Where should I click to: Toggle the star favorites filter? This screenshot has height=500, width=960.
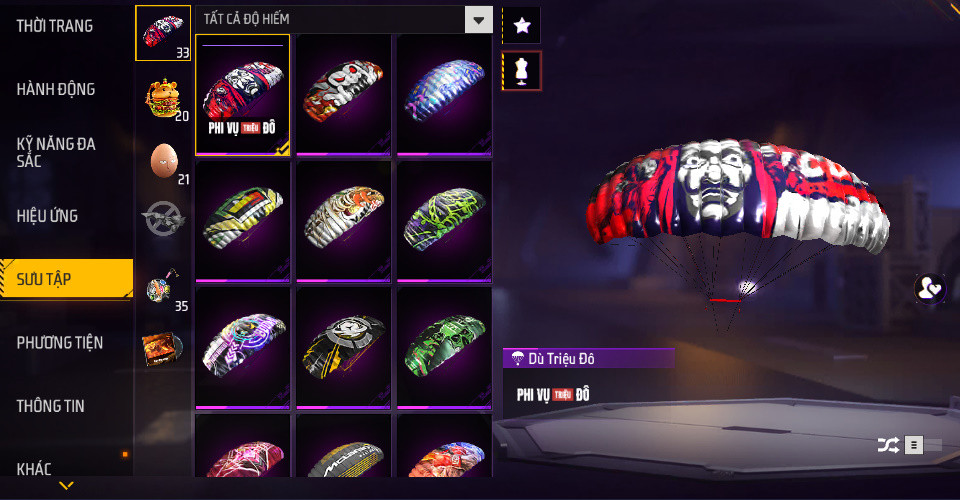click(521, 25)
